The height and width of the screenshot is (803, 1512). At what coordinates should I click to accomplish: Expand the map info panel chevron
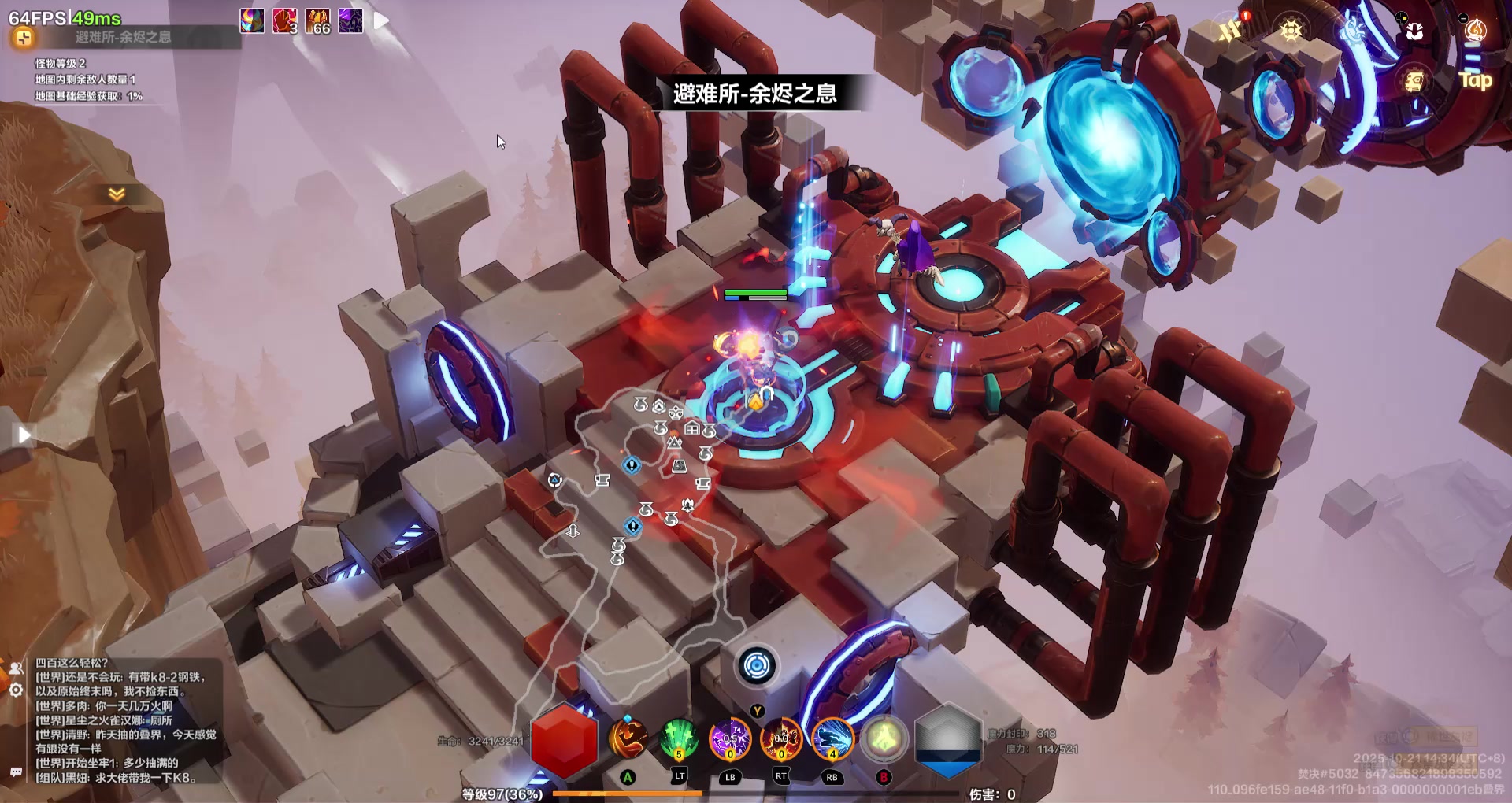[117, 194]
